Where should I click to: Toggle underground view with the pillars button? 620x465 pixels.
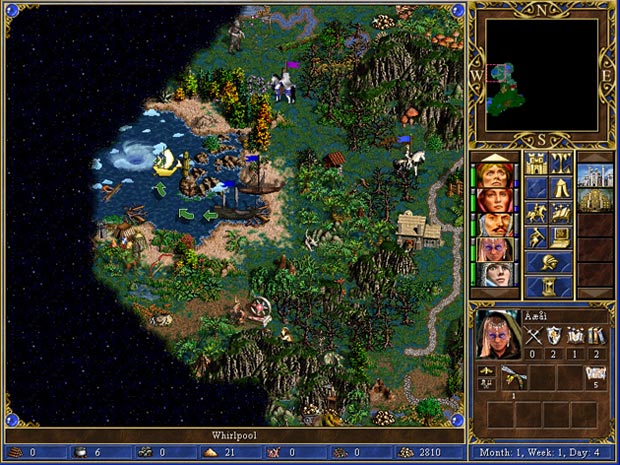(560, 163)
